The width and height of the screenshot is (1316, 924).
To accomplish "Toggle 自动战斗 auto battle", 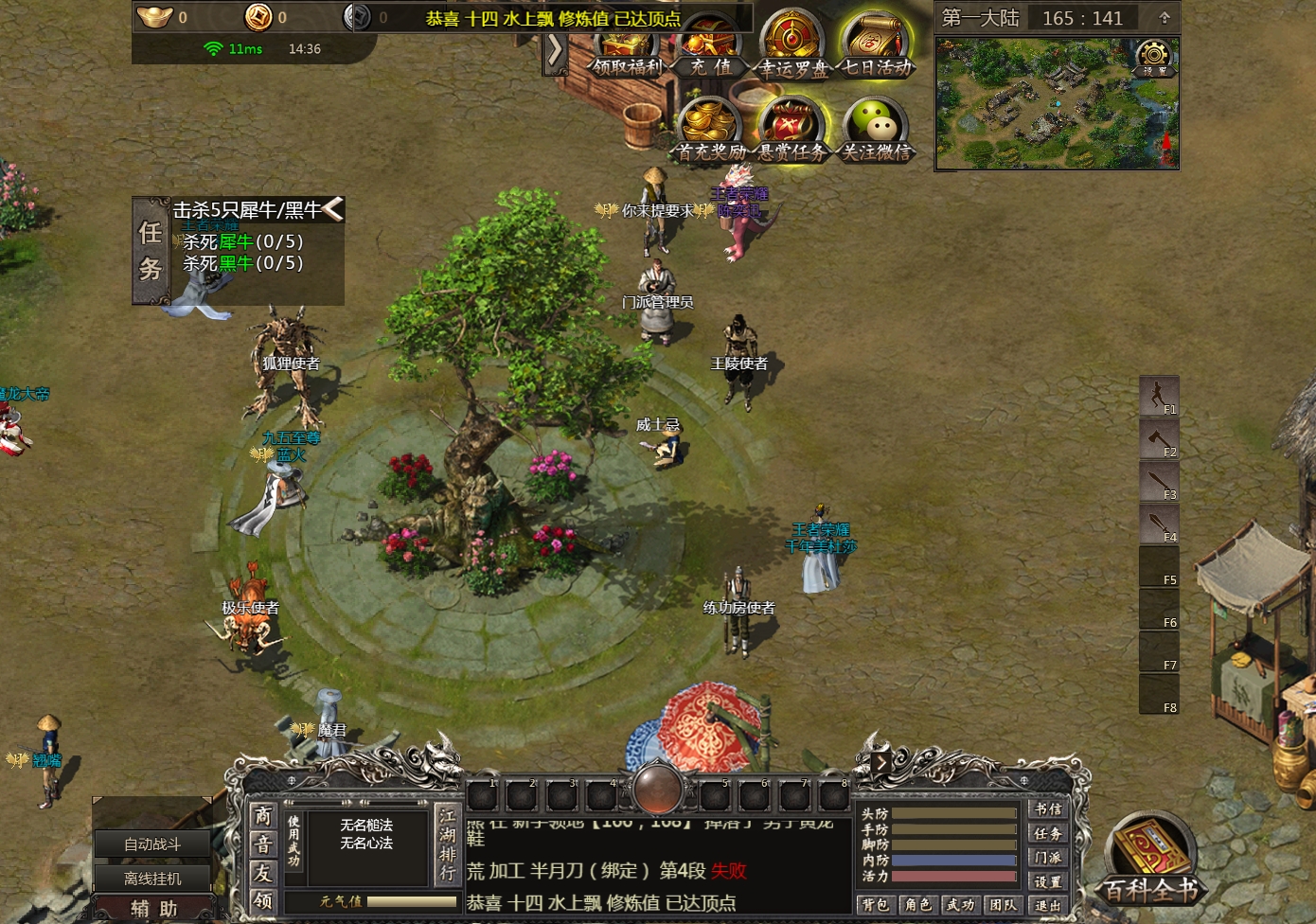I will [x=152, y=844].
